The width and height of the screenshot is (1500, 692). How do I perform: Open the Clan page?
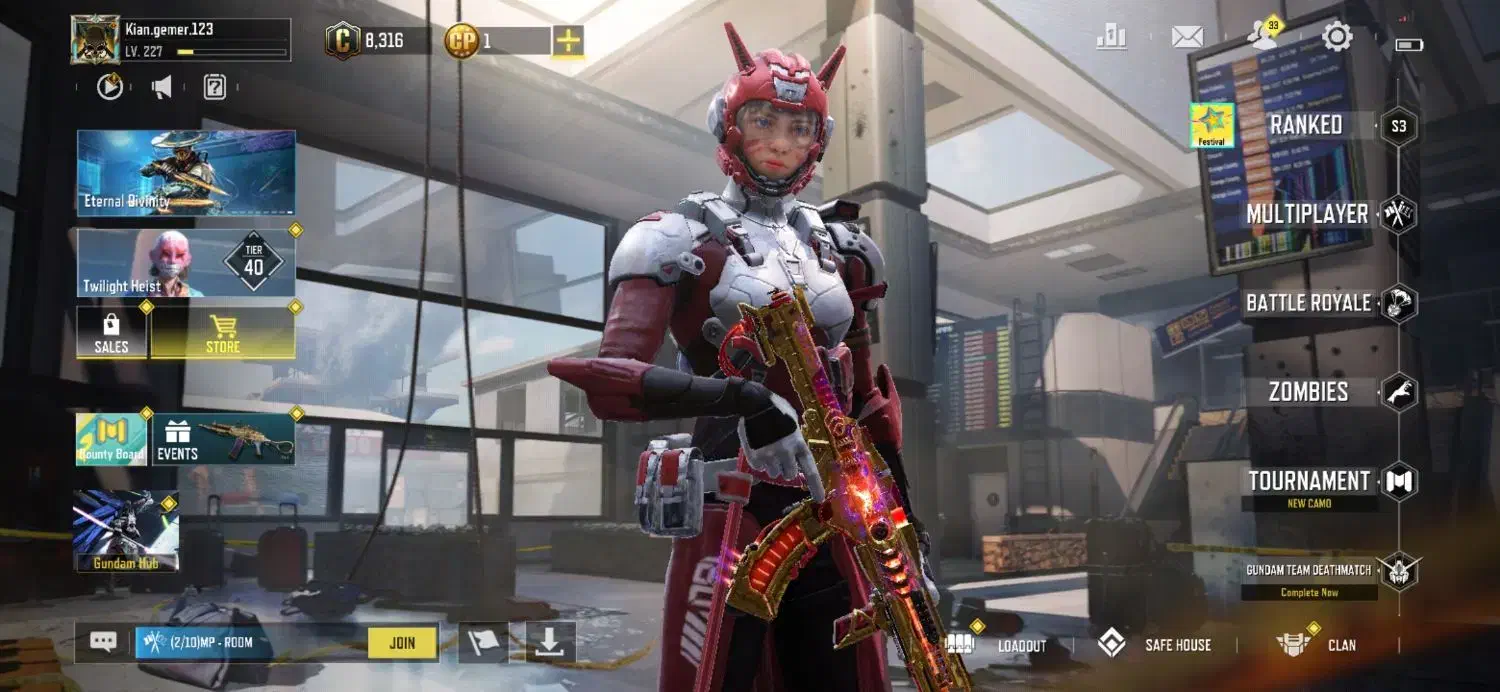pyautogui.click(x=1340, y=645)
